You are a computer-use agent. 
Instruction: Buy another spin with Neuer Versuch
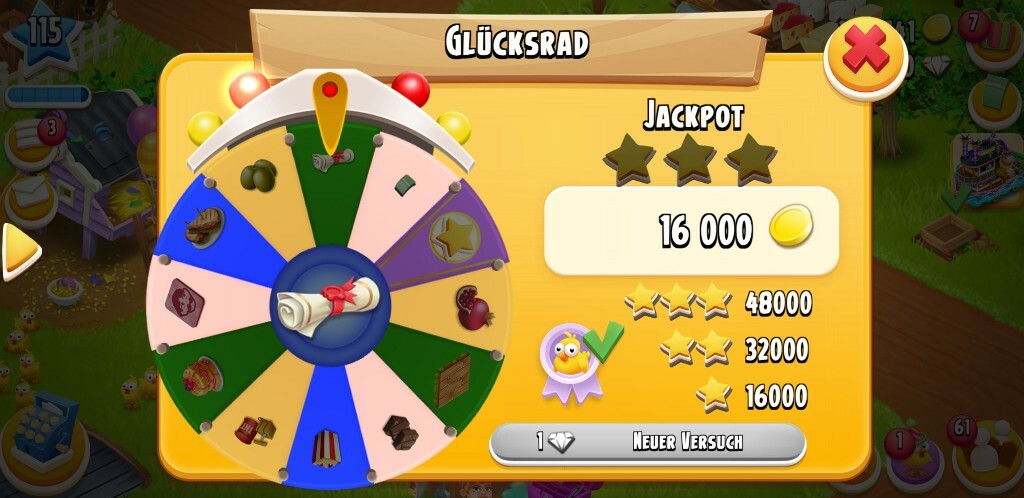647,441
